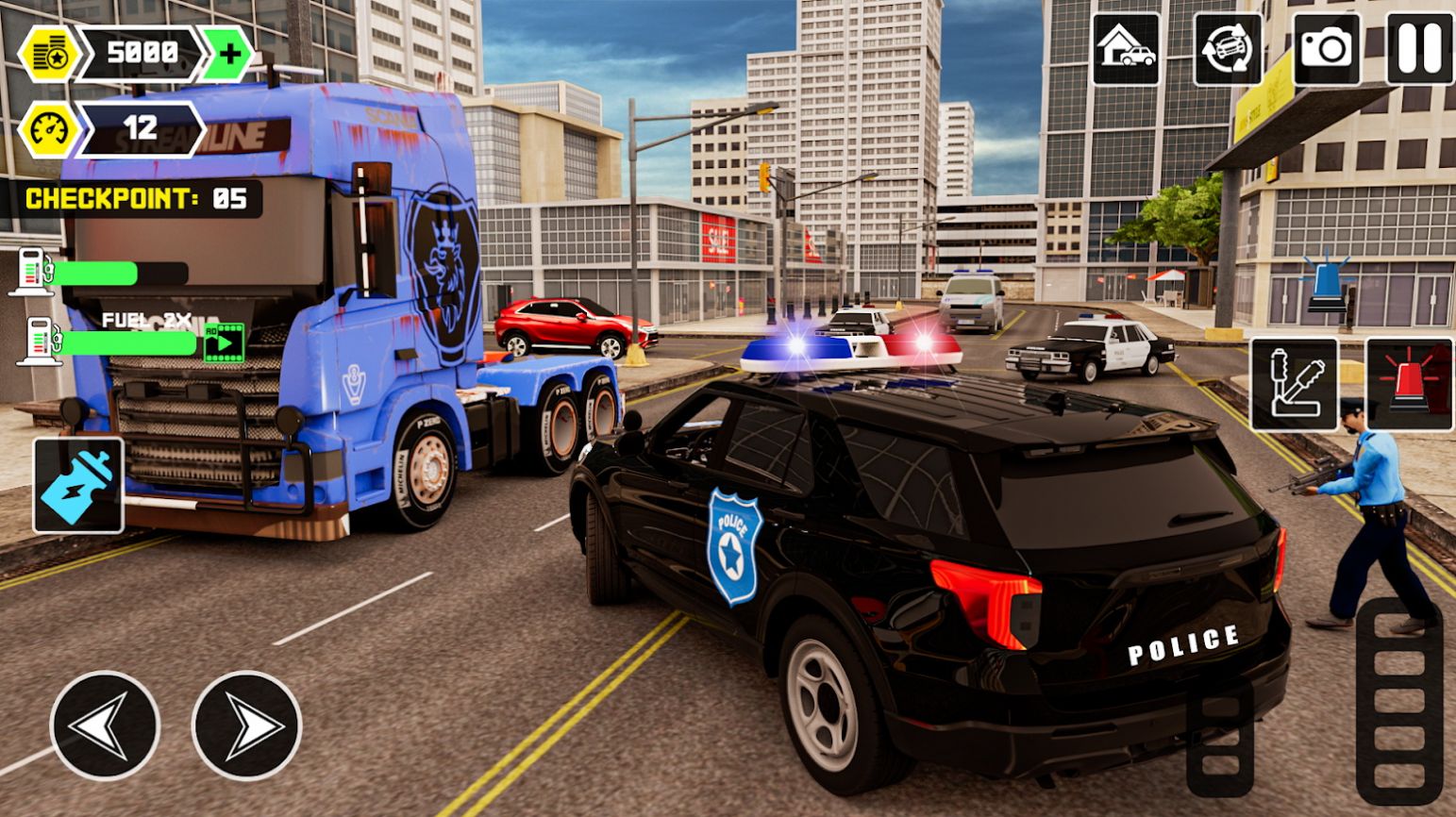This screenshot has width=1456, height=817.
Task: Toggle the blue emergency beacon on
Action: click(1327, 280)
